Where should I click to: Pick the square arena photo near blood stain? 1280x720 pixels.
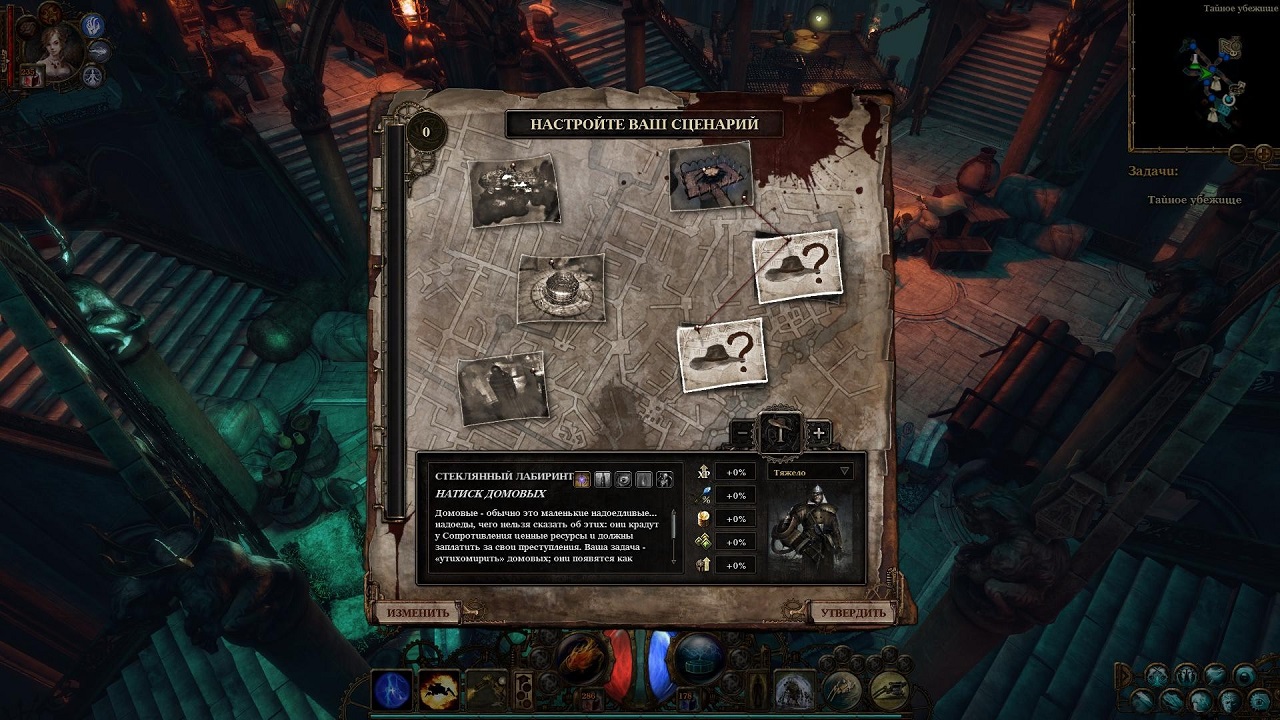pos(710,176)
